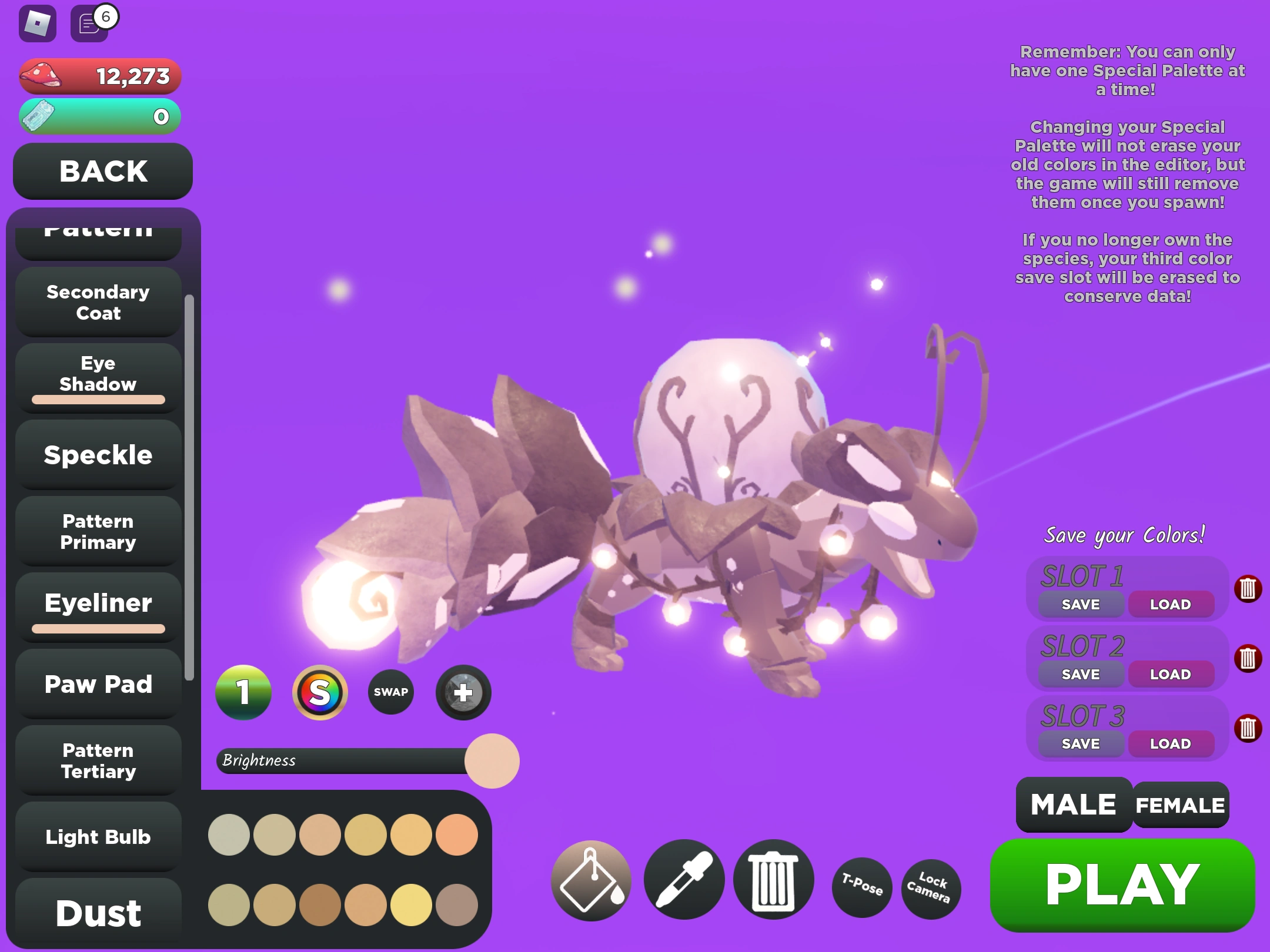Select the Light Bulb coloring section

pos(98,836)
